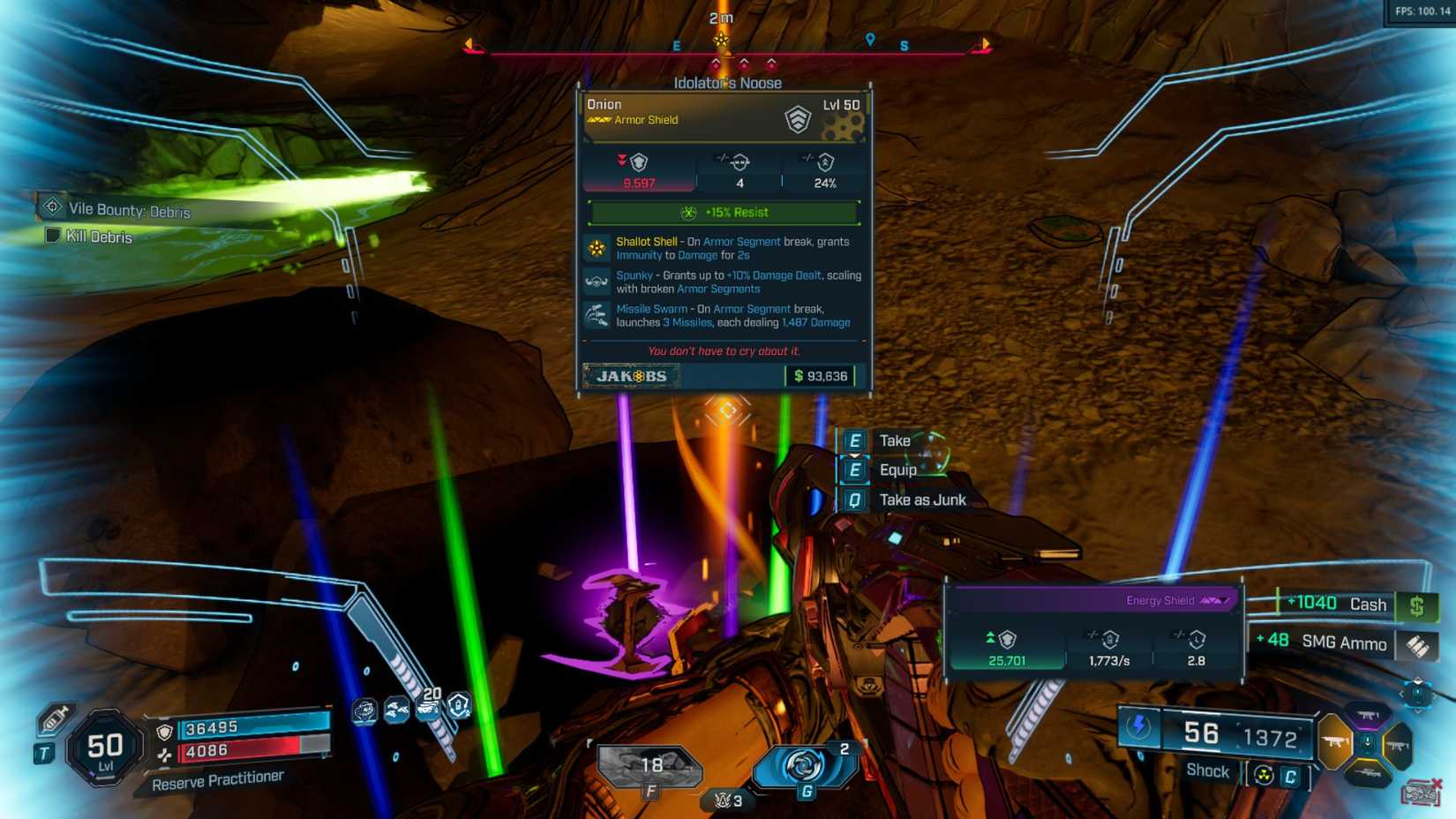Check off the Kill Debris objective box
This screenshot has width=1456, height=819.
click(51, 236)
